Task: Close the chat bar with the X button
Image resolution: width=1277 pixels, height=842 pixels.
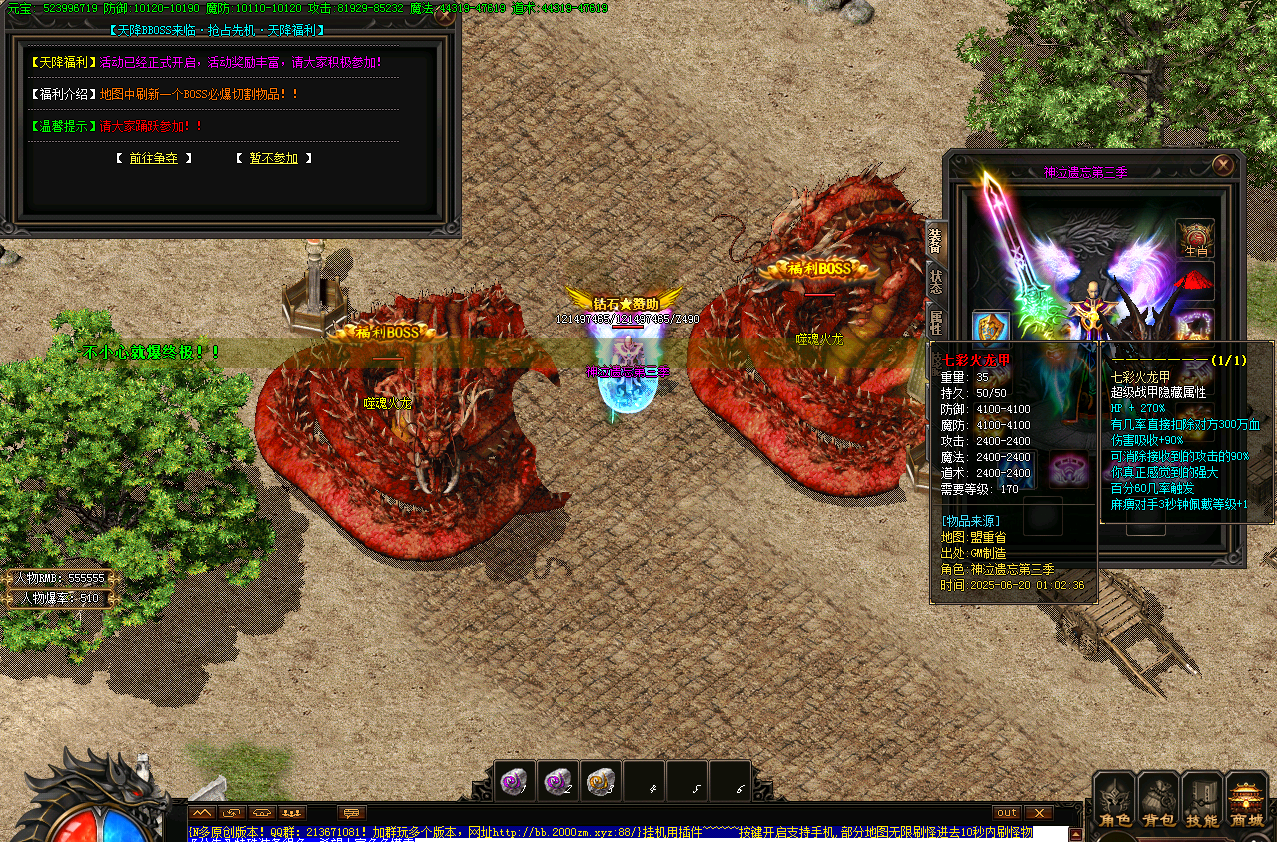Action: click(x=1039, y=813)
